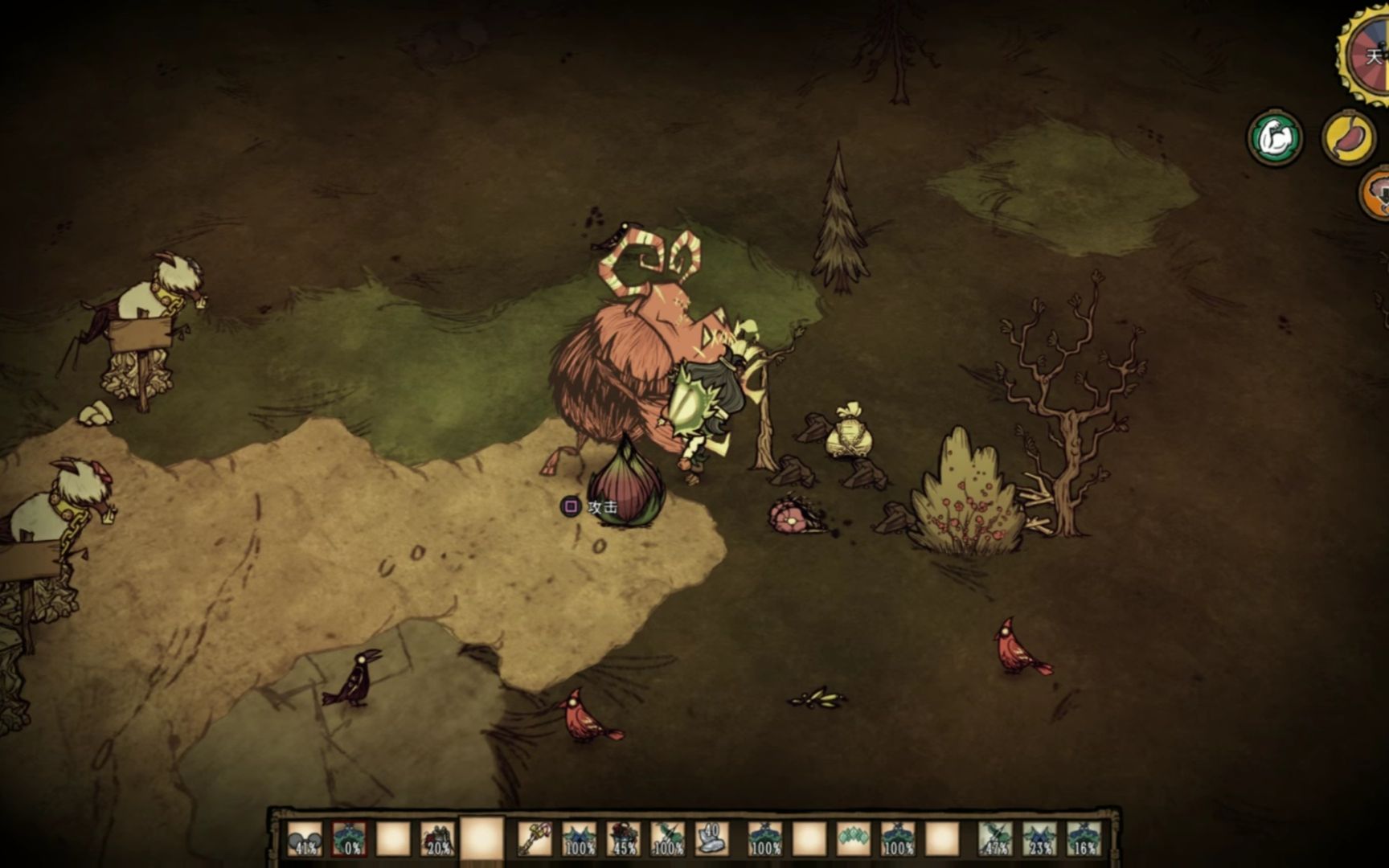Screen dimensions: 1389x868
Task: Select the golden staff in the inventory
Action: [x=534, y=839]
